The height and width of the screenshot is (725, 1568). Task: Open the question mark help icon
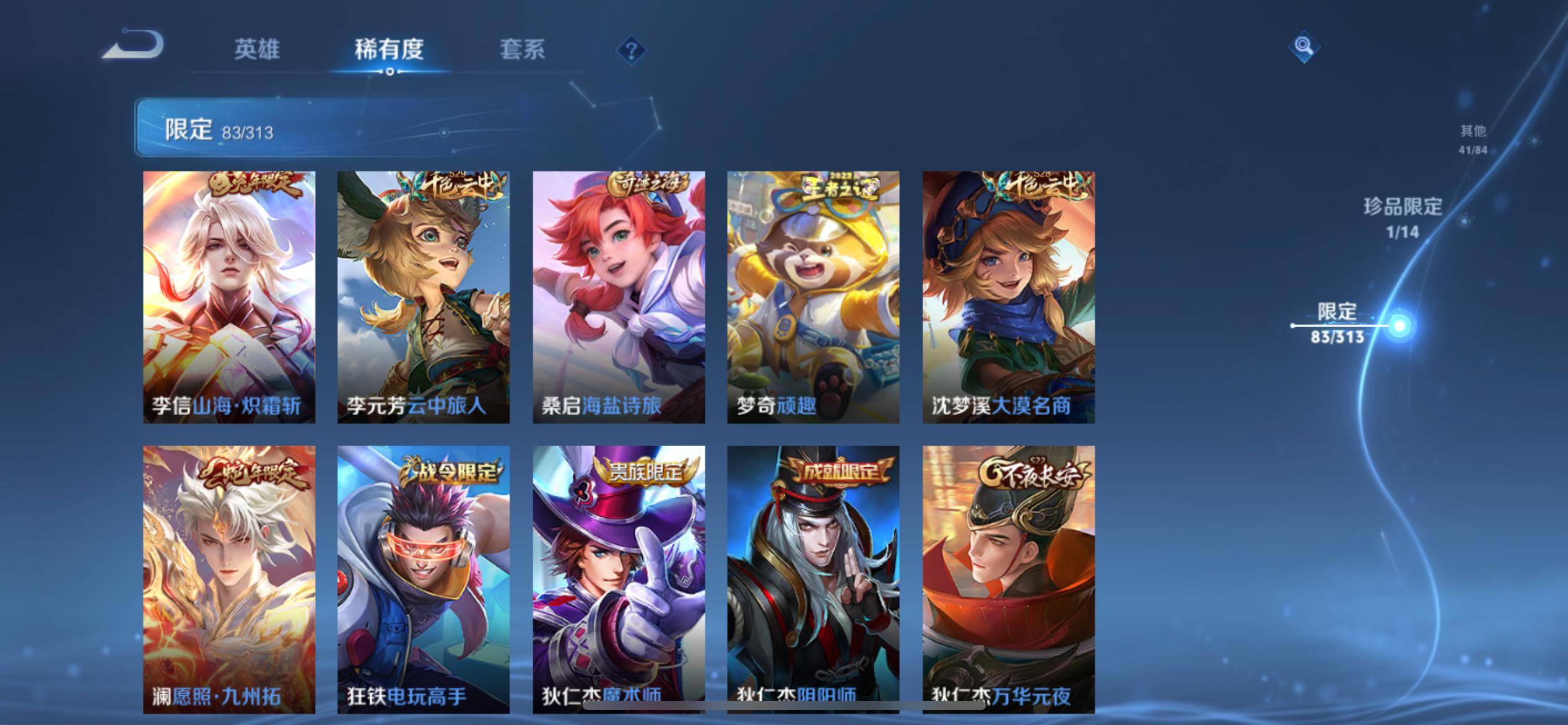[631, 50]
